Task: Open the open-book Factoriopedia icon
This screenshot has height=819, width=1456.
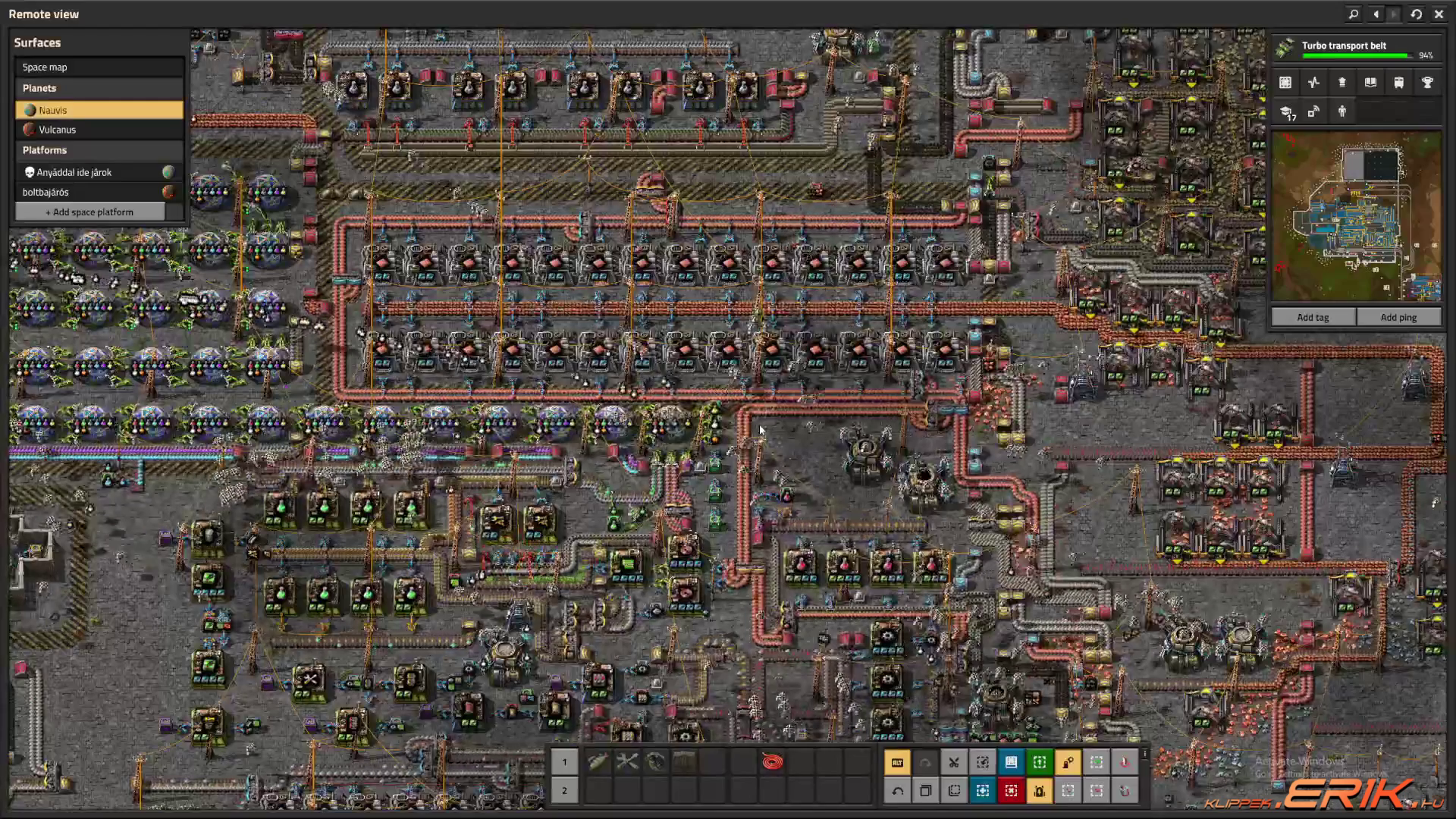Action: pyautogui.click(x=1370, y=83)
